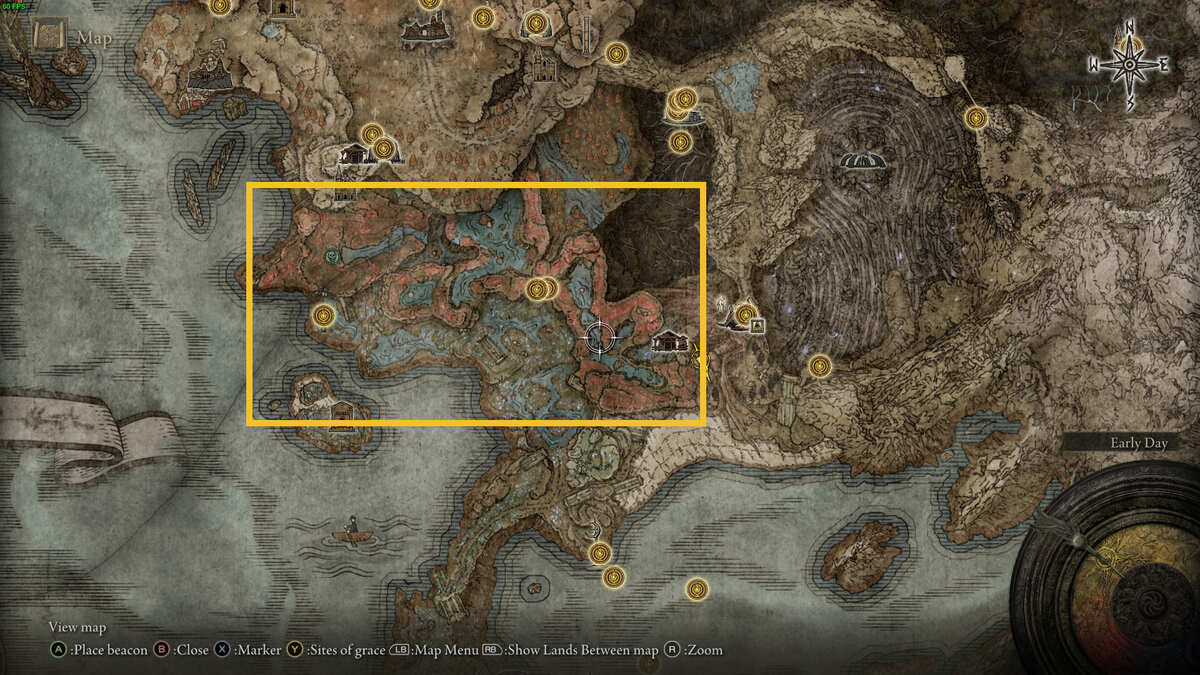Click the crosshair cursor over the swamp

pos(599,339)
